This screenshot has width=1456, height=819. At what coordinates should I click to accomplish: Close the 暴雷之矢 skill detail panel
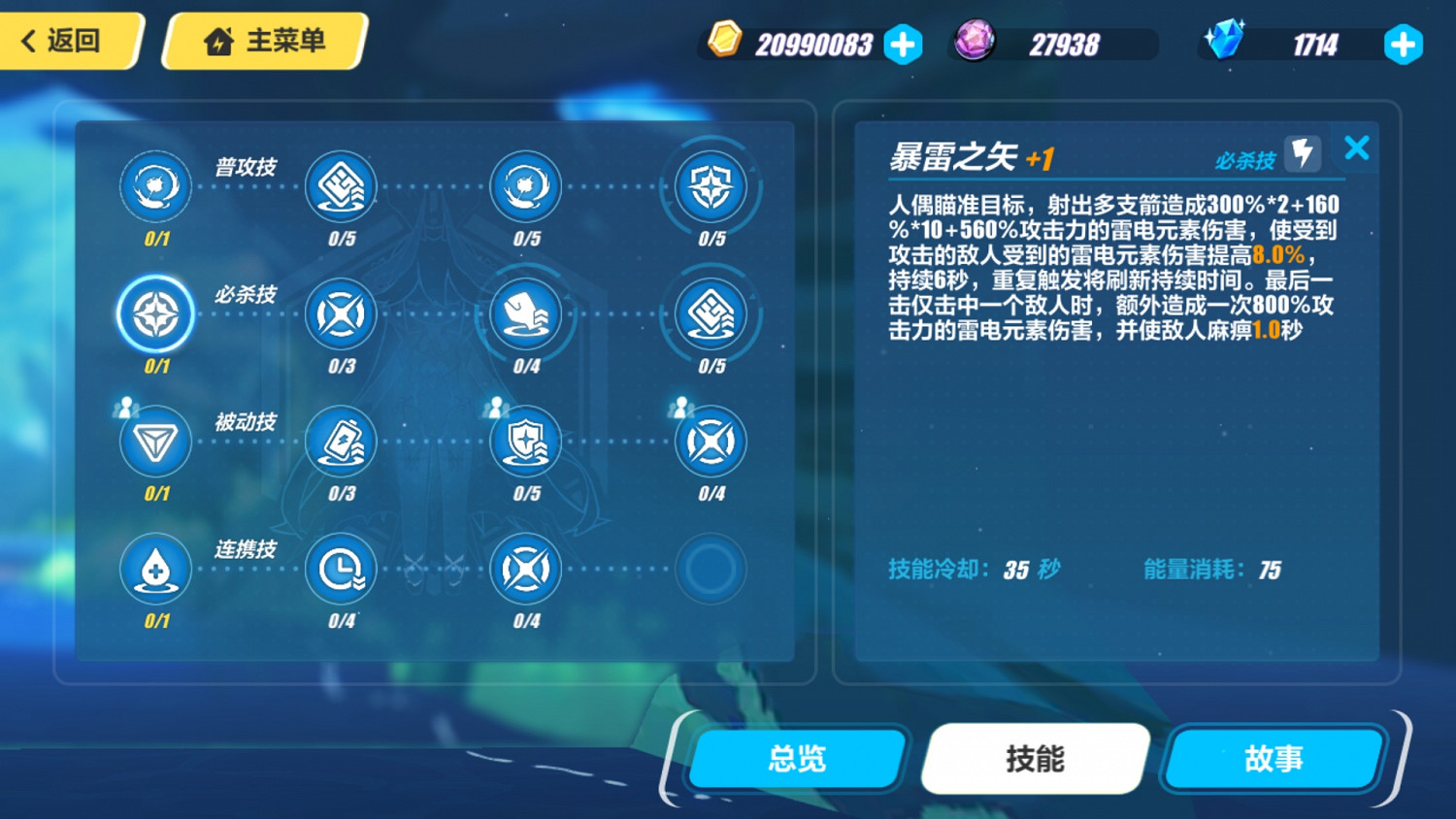click(x=1356, y=147)
